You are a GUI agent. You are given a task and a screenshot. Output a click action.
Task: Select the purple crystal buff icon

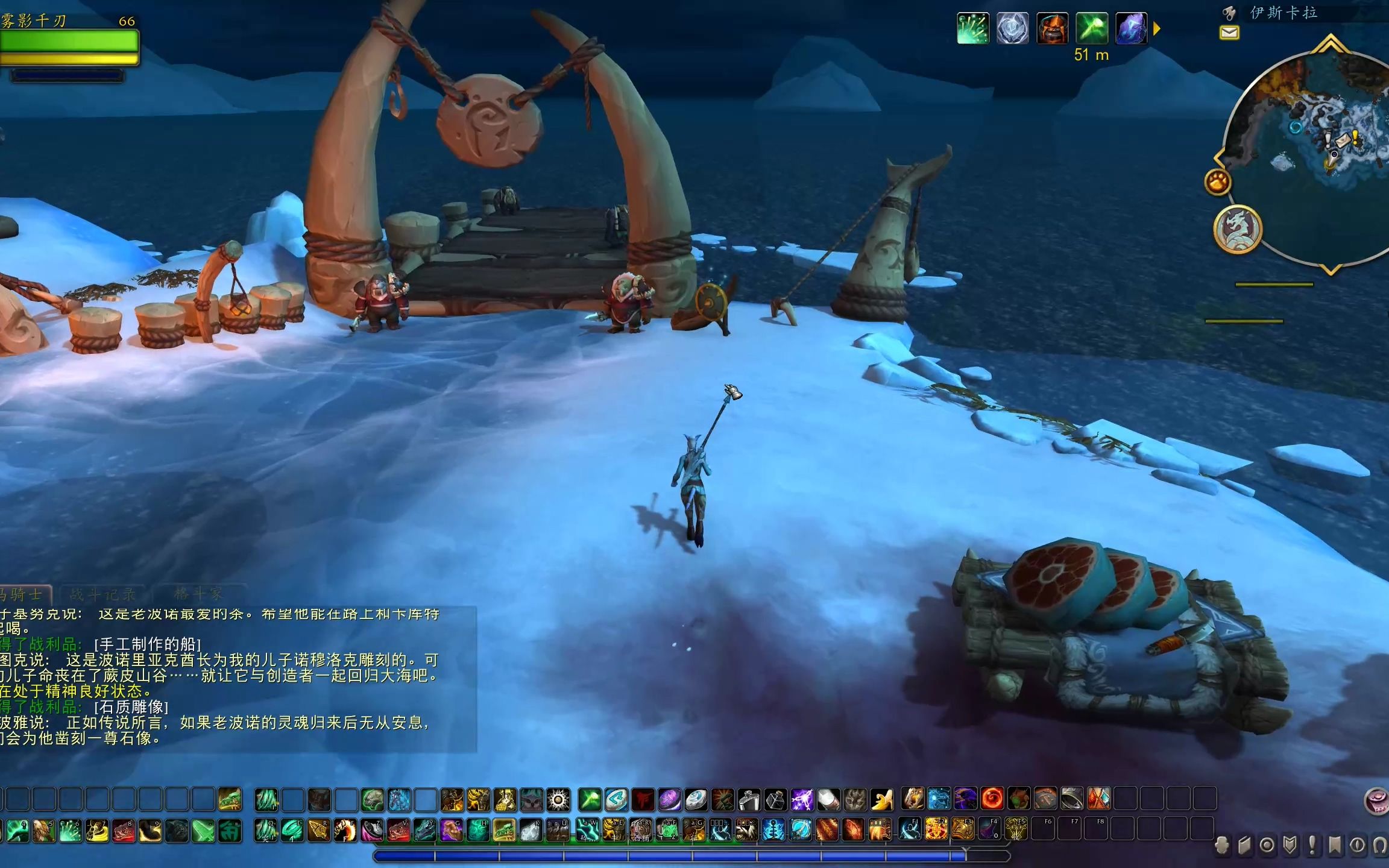click(x=1131, y=28)
